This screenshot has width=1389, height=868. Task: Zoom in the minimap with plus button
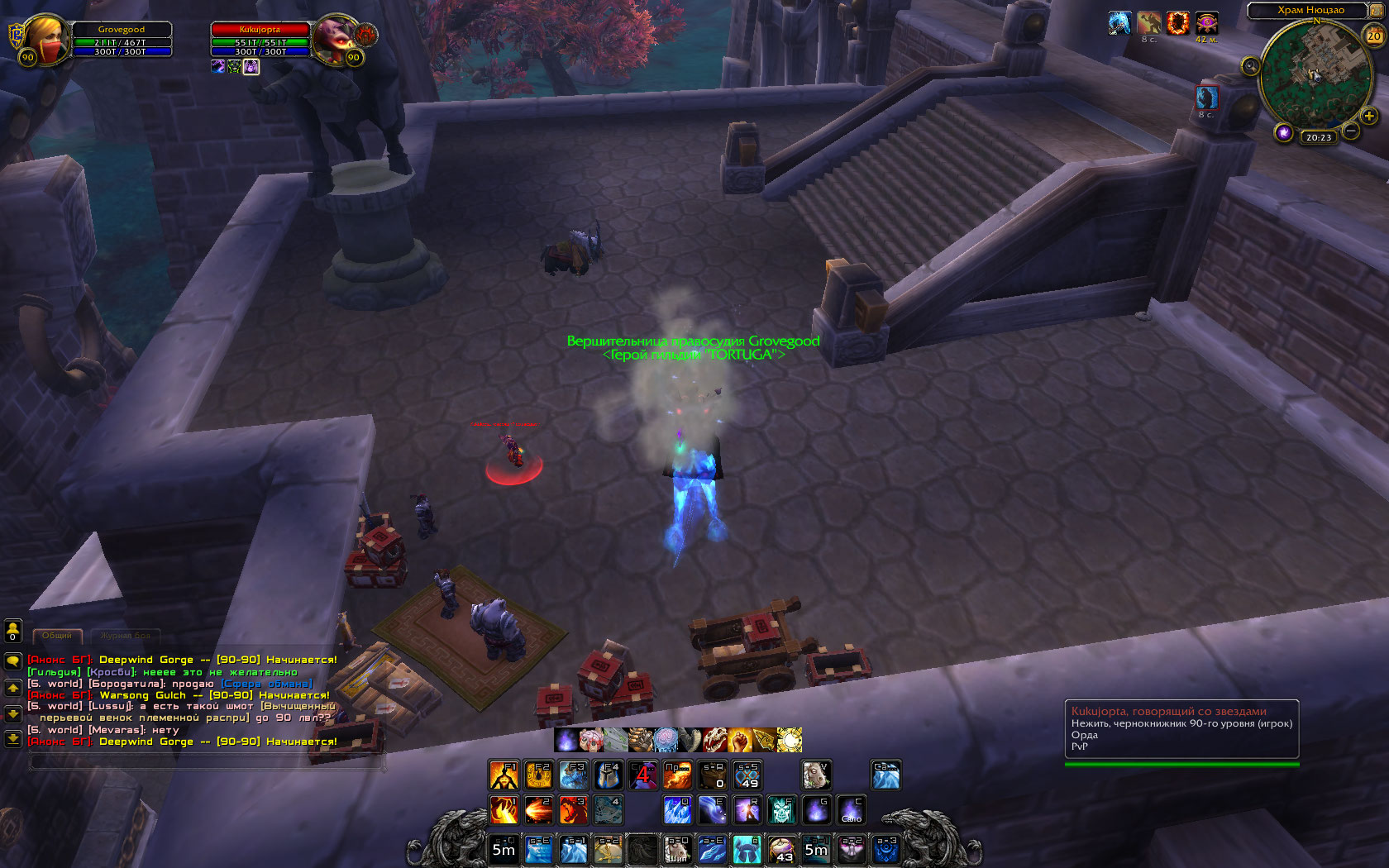pyautogui.click(x=1369, y=117)
